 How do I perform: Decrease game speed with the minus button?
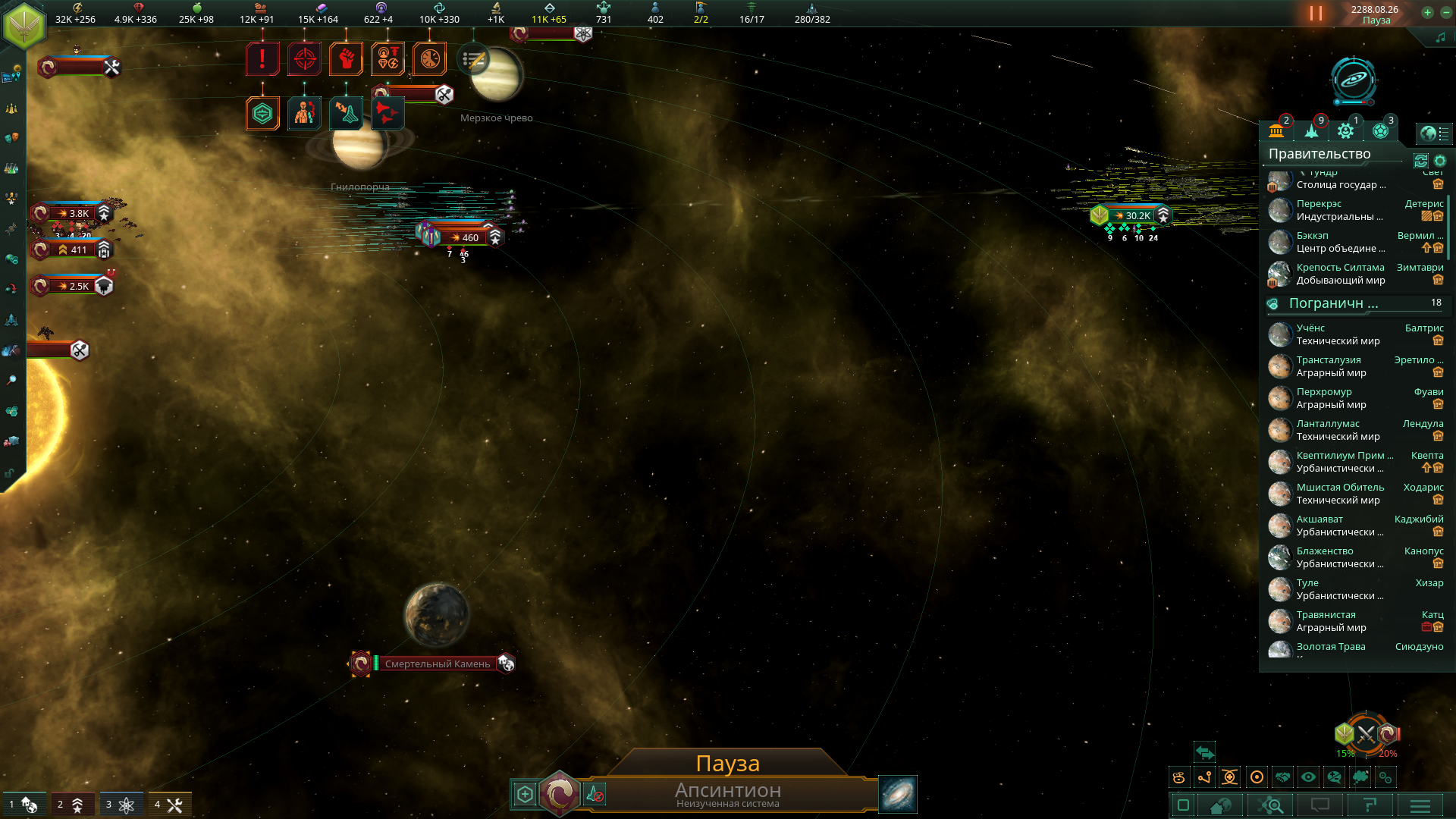1444,12
